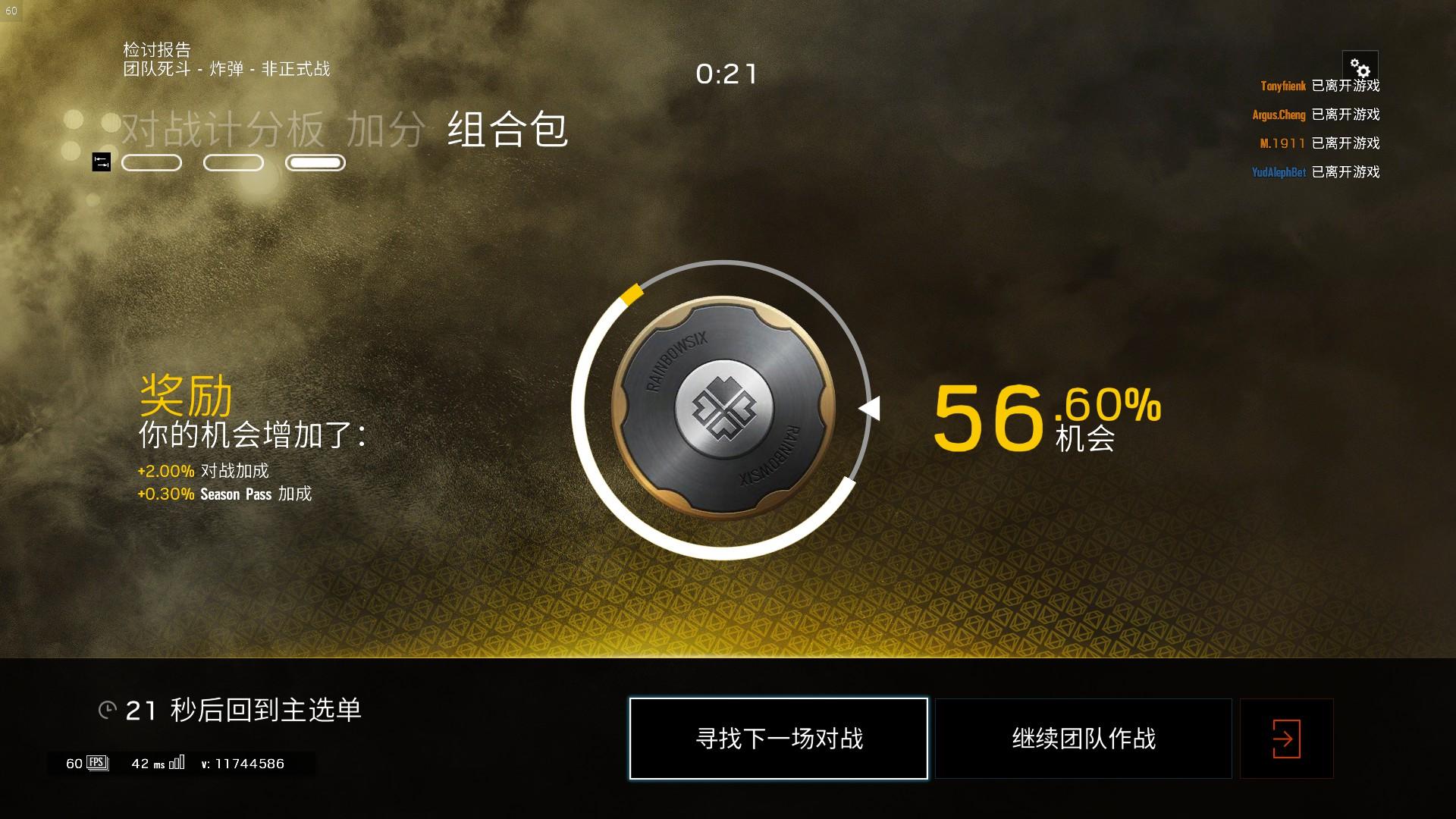1456x819 pixels.
Task: Switch to the 加分 tab
Action: [388, 130]
